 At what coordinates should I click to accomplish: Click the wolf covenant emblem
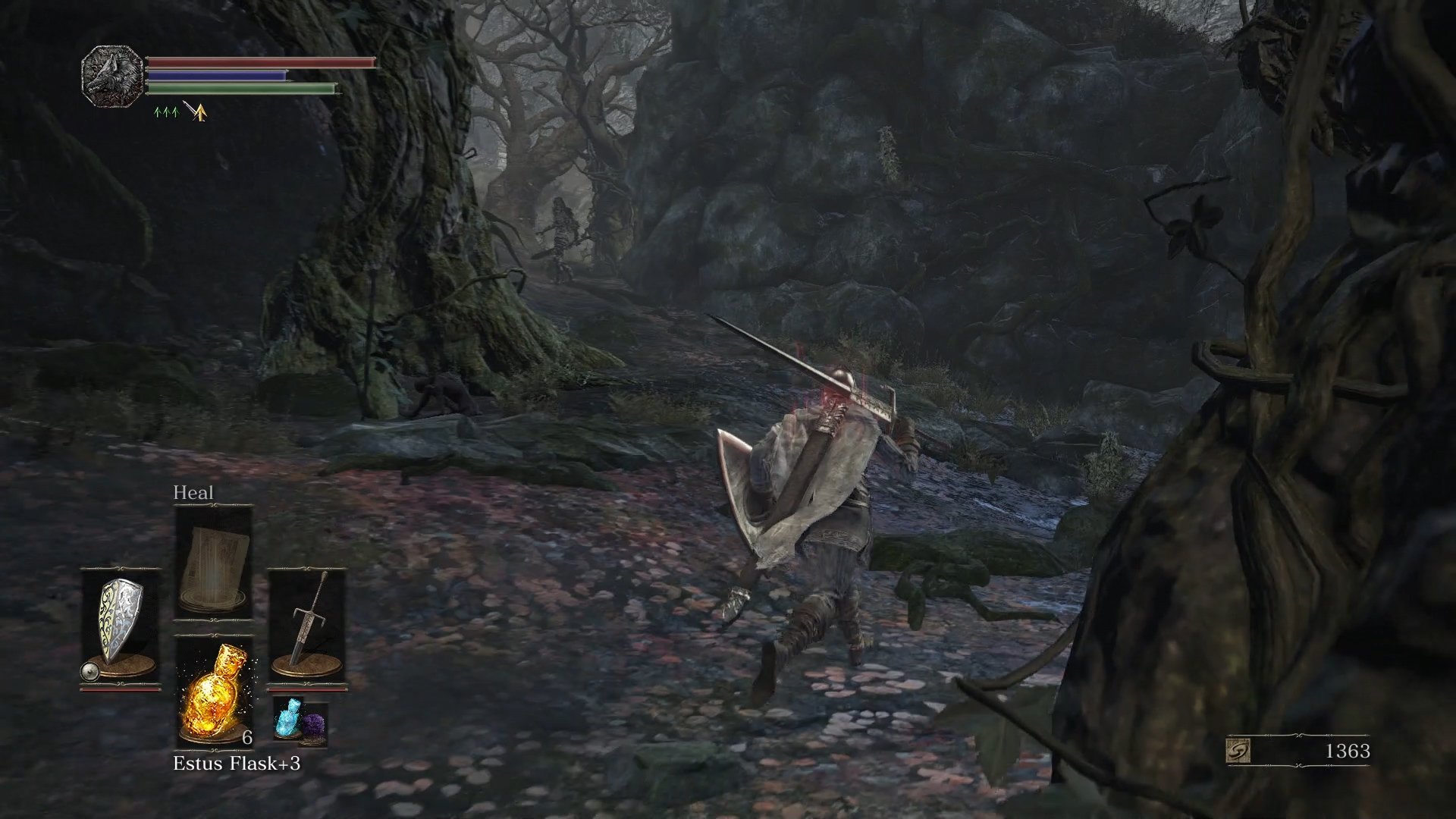[110, 76]
